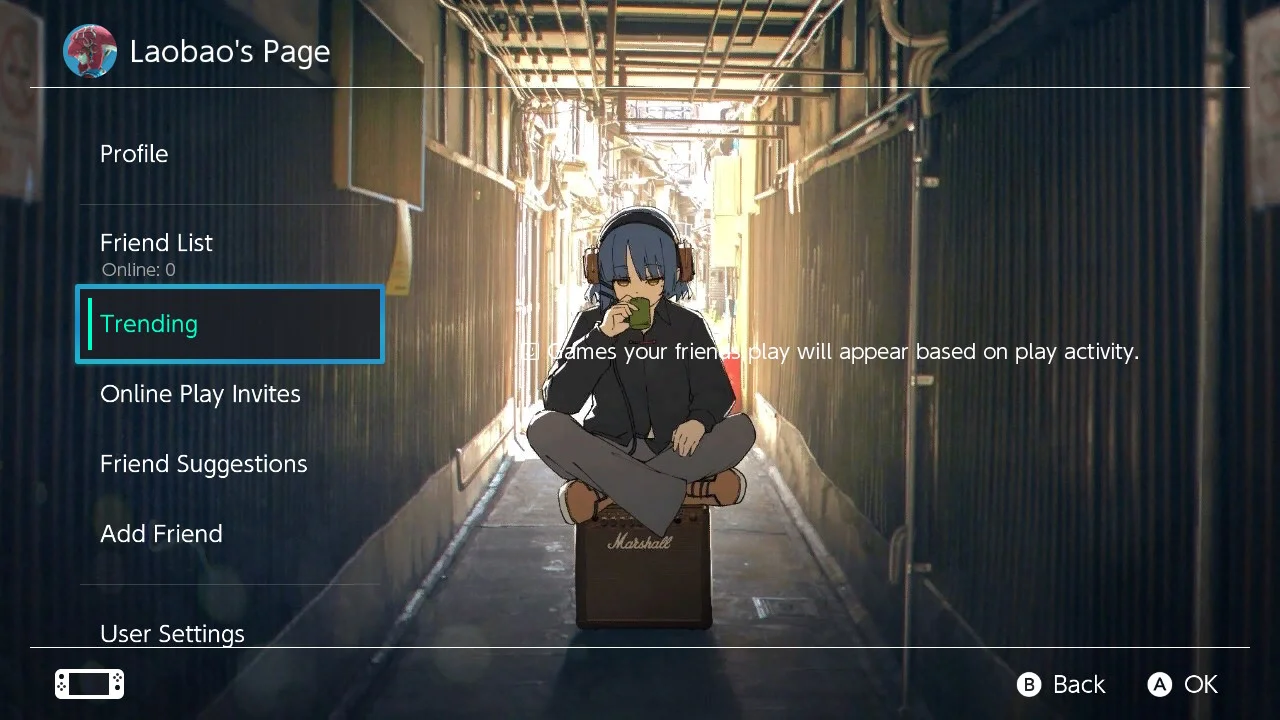The width and height of the screenshot is (1280, 720).
Task: Open Friend Suggestions
Action: 203,463
